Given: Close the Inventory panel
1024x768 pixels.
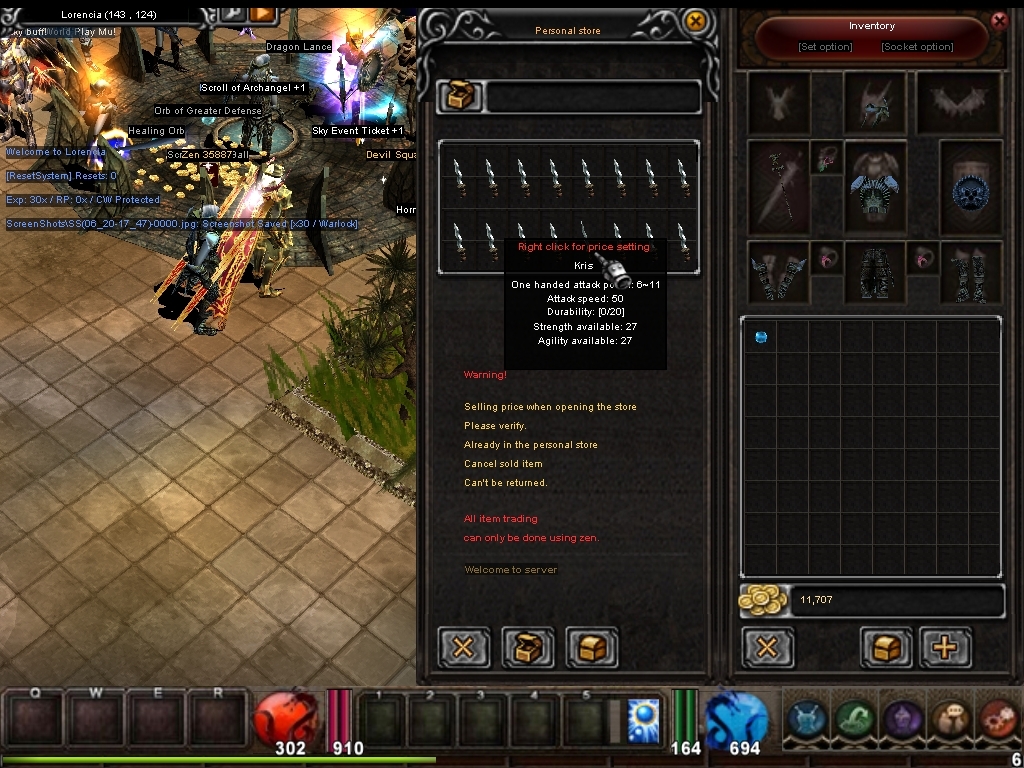Looking at the screenshot, I should tap(998, 20).
